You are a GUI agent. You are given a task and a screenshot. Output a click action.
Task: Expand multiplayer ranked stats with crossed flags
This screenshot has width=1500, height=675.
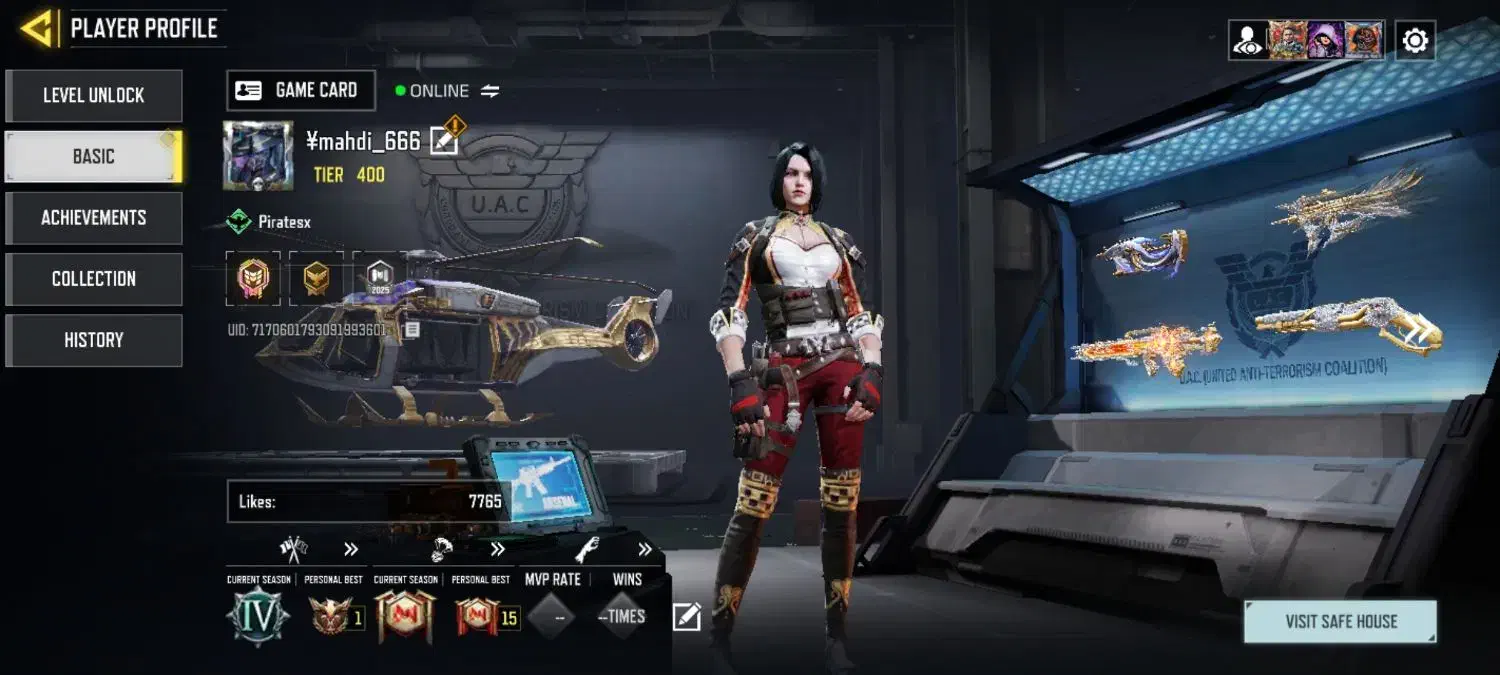(351, 549)
